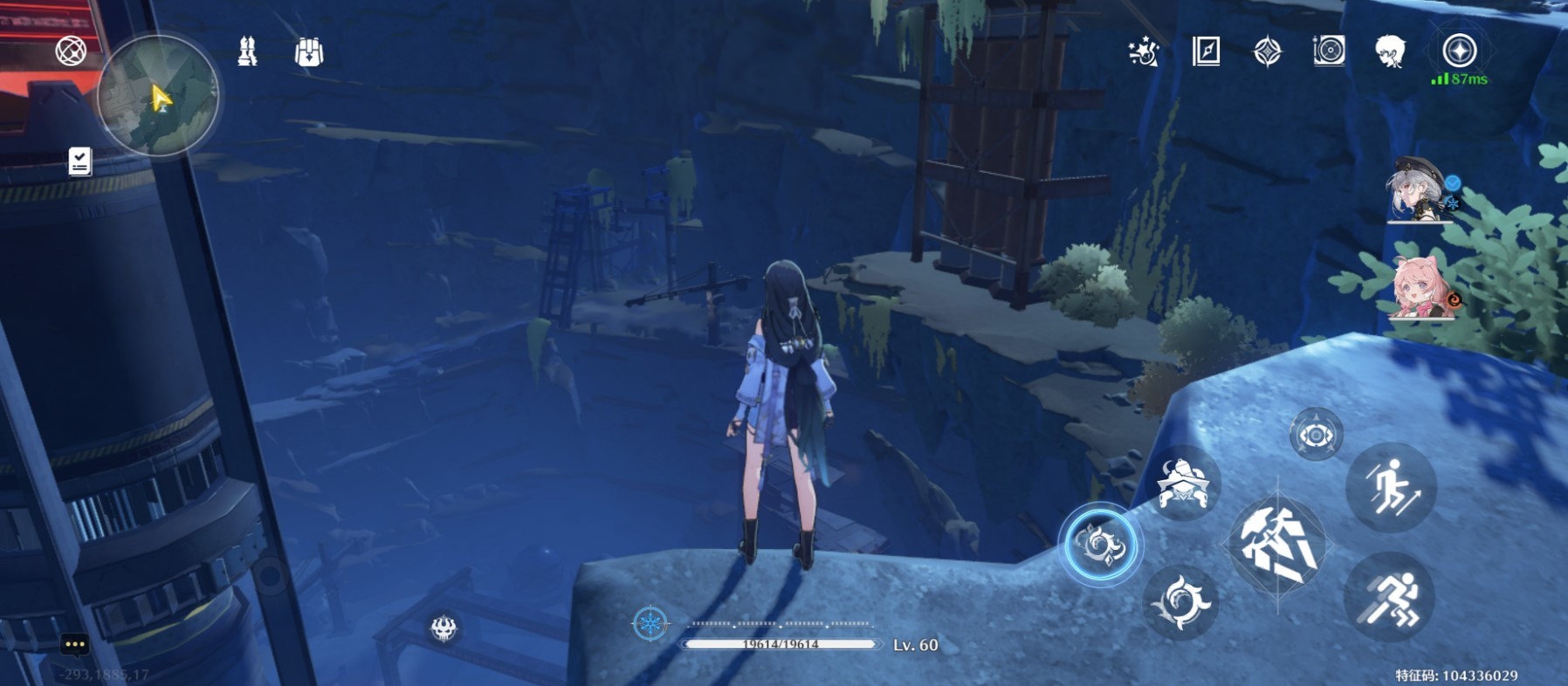Tap the jump button with upward arrow
Screen dimensions: 1568x686
pyautogui.click(x=1390, y=487)
